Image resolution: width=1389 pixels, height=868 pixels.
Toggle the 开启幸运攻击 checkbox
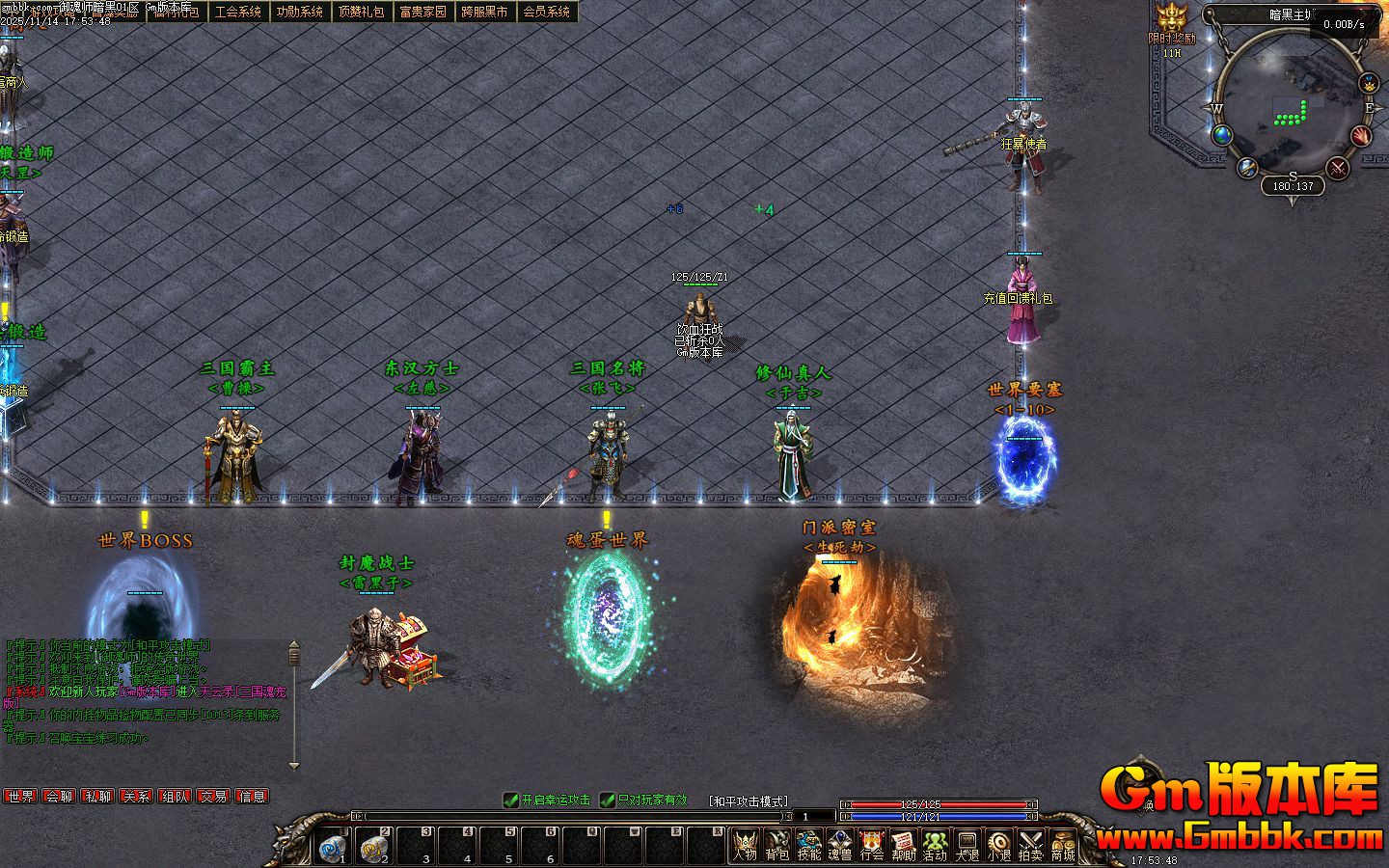pyautogui.click(x=512, y=800)
